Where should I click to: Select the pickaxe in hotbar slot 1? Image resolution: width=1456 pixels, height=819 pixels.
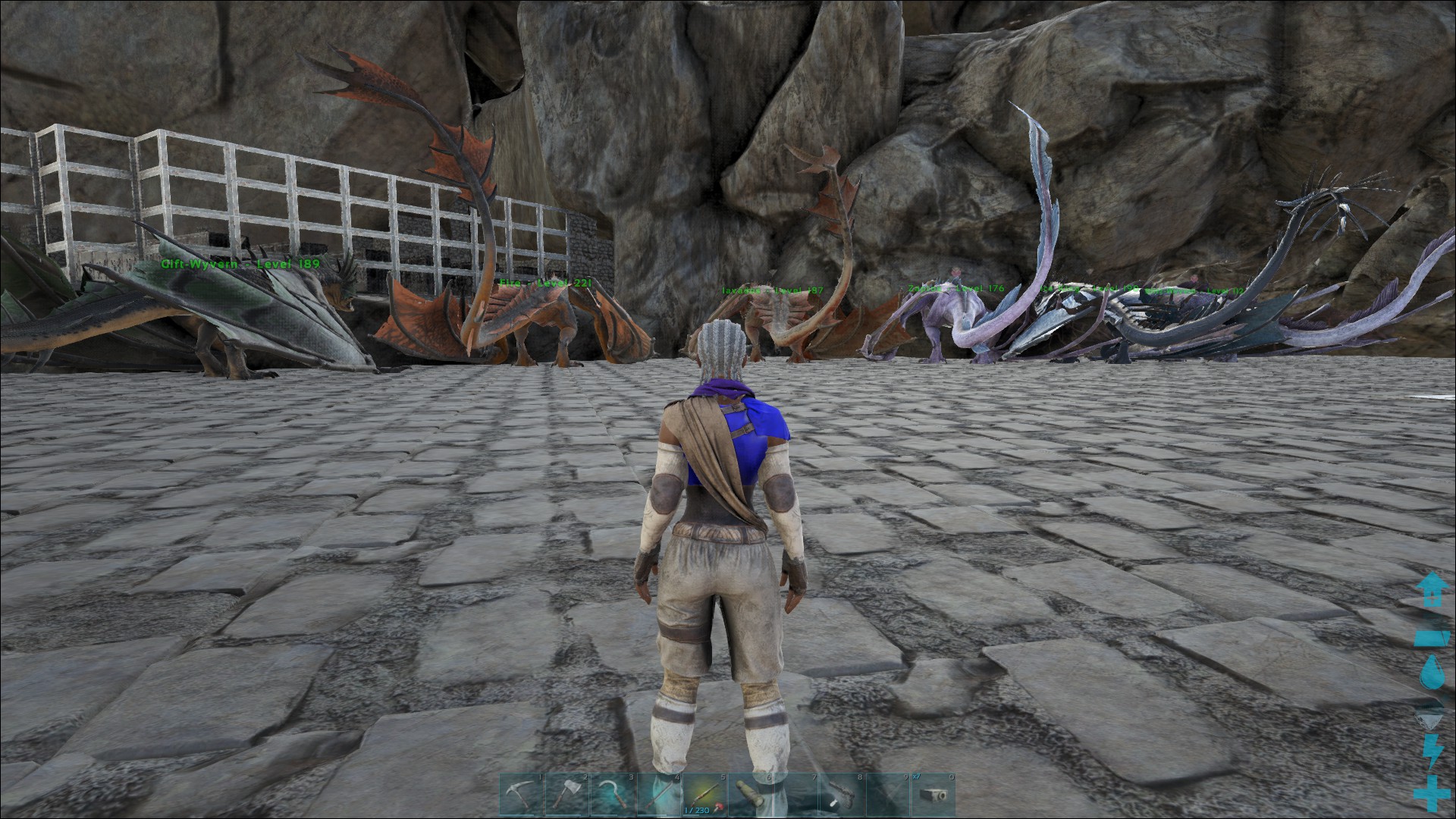point(522,795)
